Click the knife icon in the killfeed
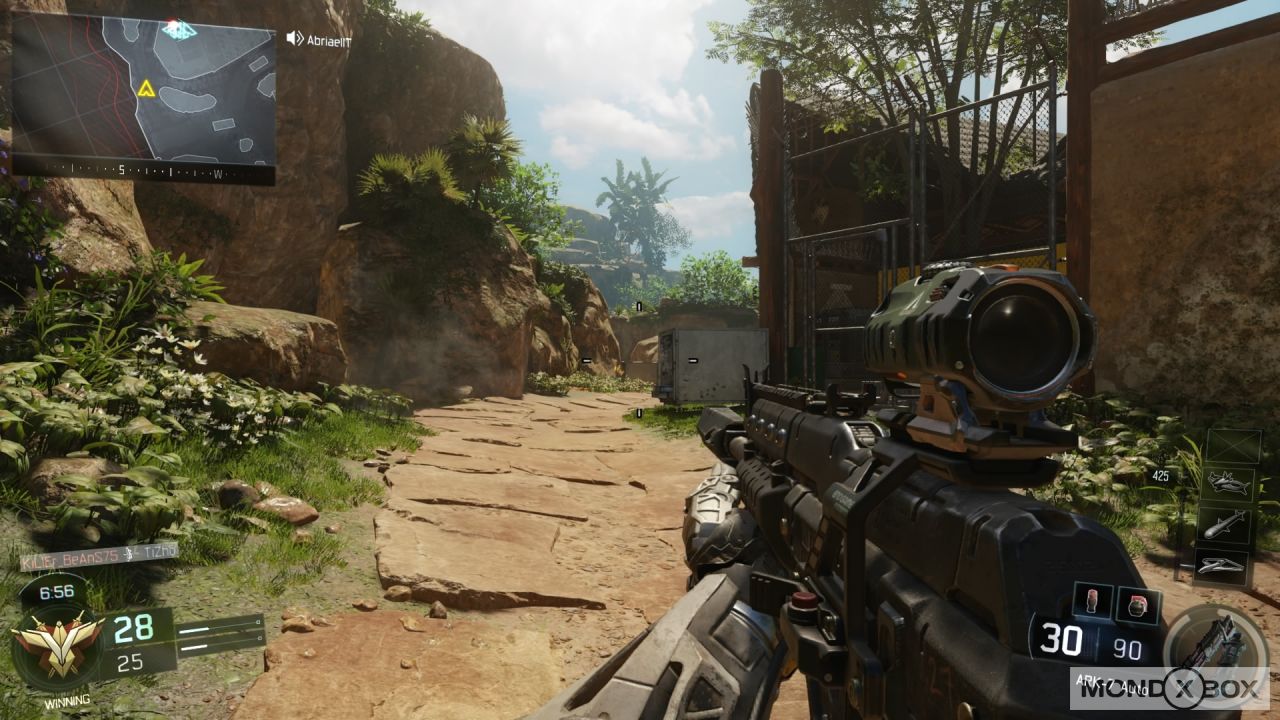Viewport: 1280px width, 720px height. 128,554
